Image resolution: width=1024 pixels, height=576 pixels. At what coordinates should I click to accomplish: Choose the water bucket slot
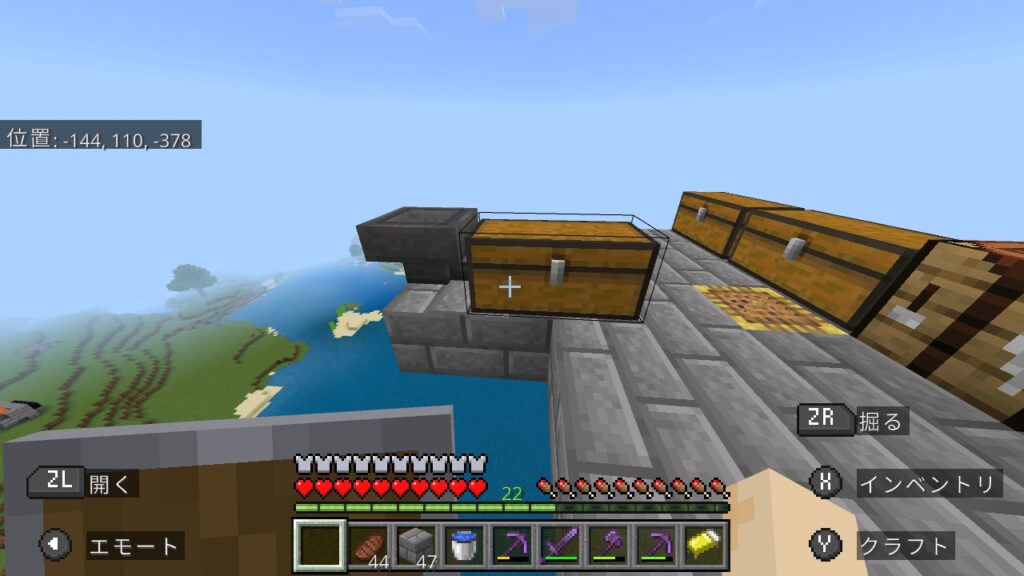(464, 545)
